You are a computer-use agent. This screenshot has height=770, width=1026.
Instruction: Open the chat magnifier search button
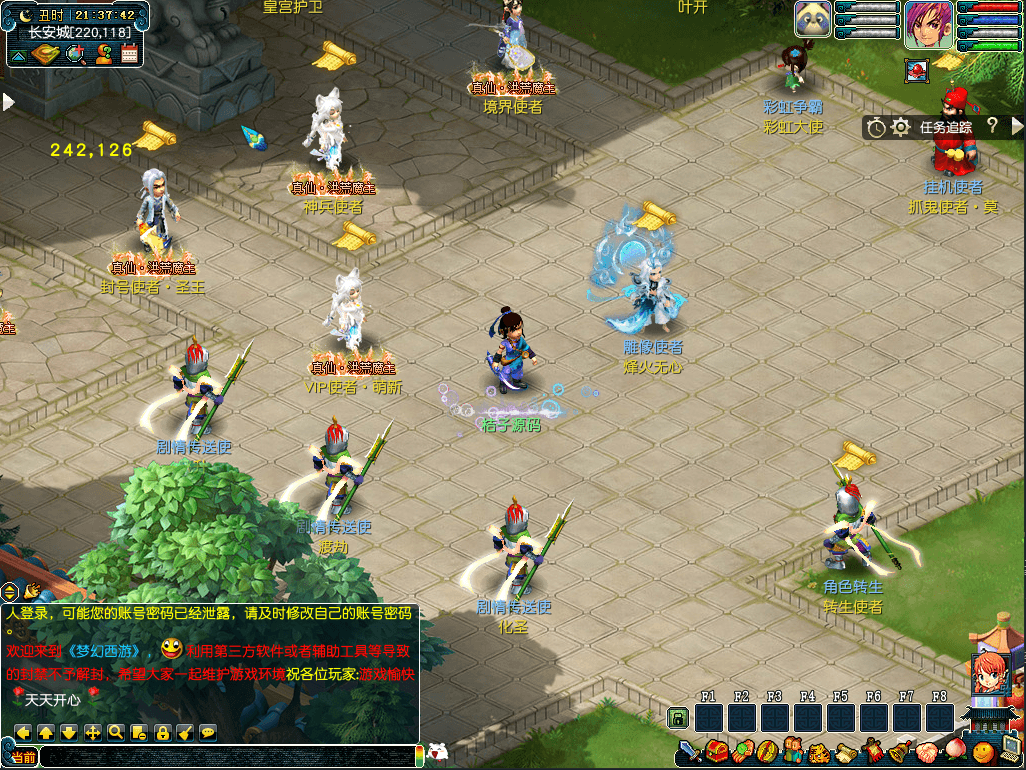coord(116,732)
